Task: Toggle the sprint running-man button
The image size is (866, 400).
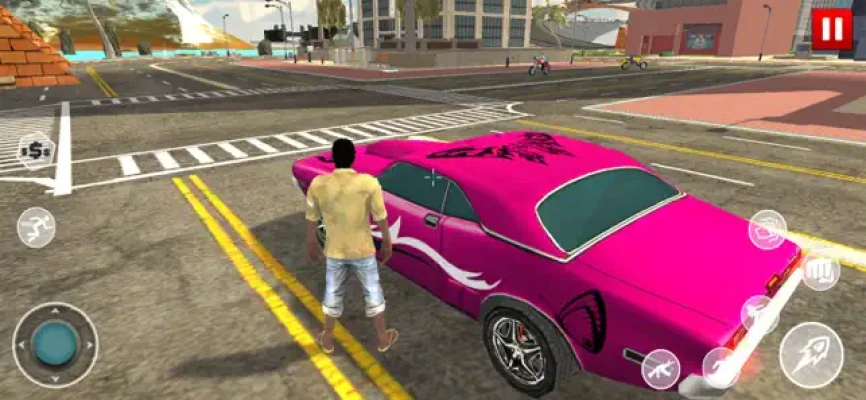Action: click(x=36, y=227)
